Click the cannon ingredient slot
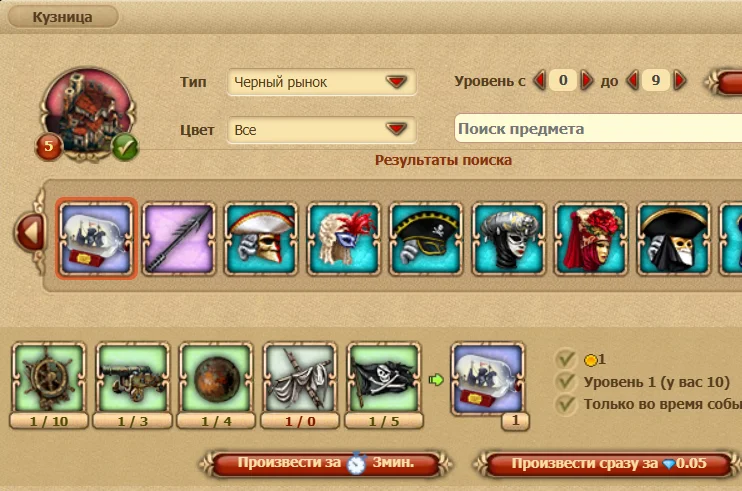742x491 pixels. point(133,379)
